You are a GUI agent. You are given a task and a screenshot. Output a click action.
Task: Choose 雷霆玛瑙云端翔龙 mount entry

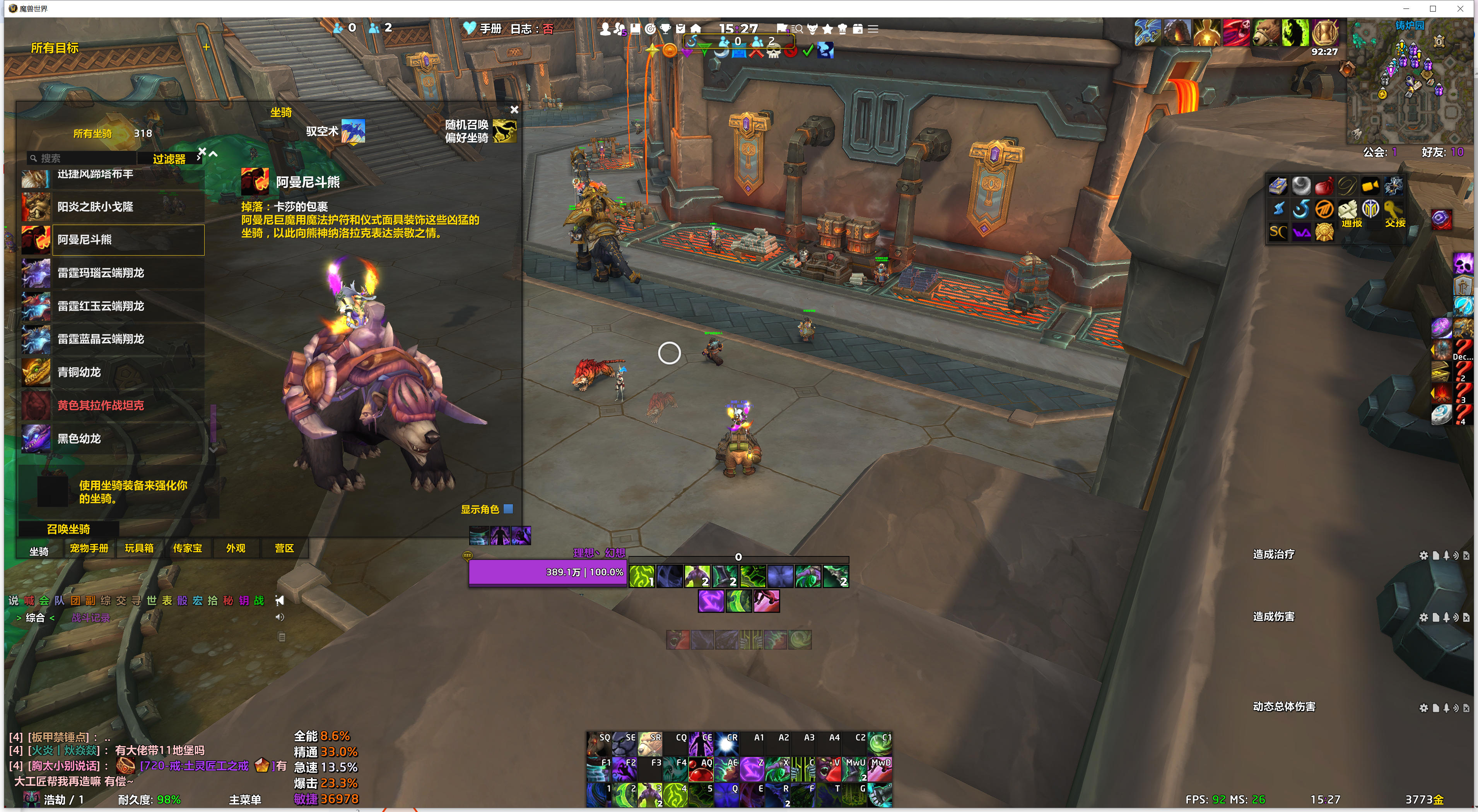click(113, 273)
